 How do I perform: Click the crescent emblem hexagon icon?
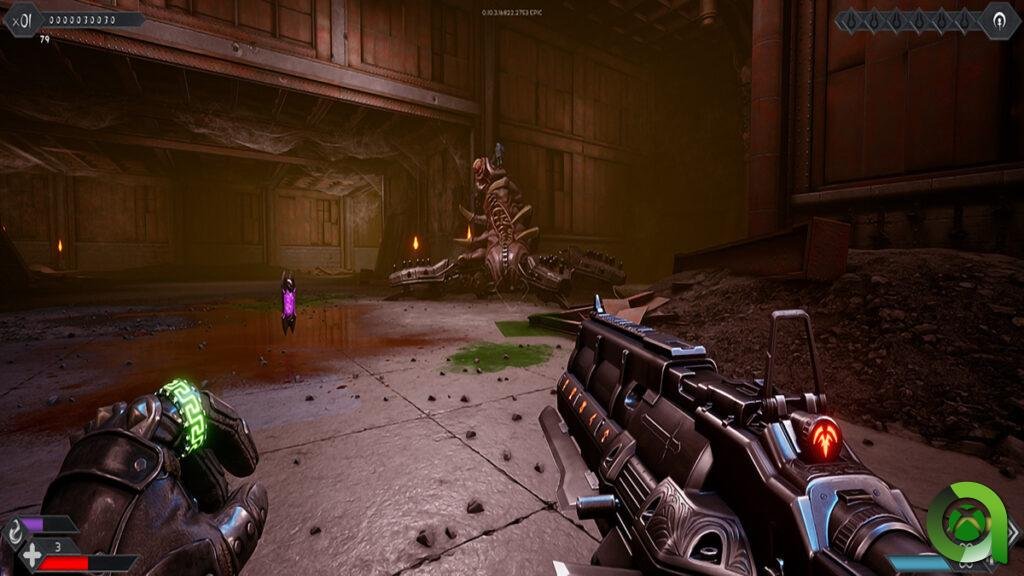point(999,20)
